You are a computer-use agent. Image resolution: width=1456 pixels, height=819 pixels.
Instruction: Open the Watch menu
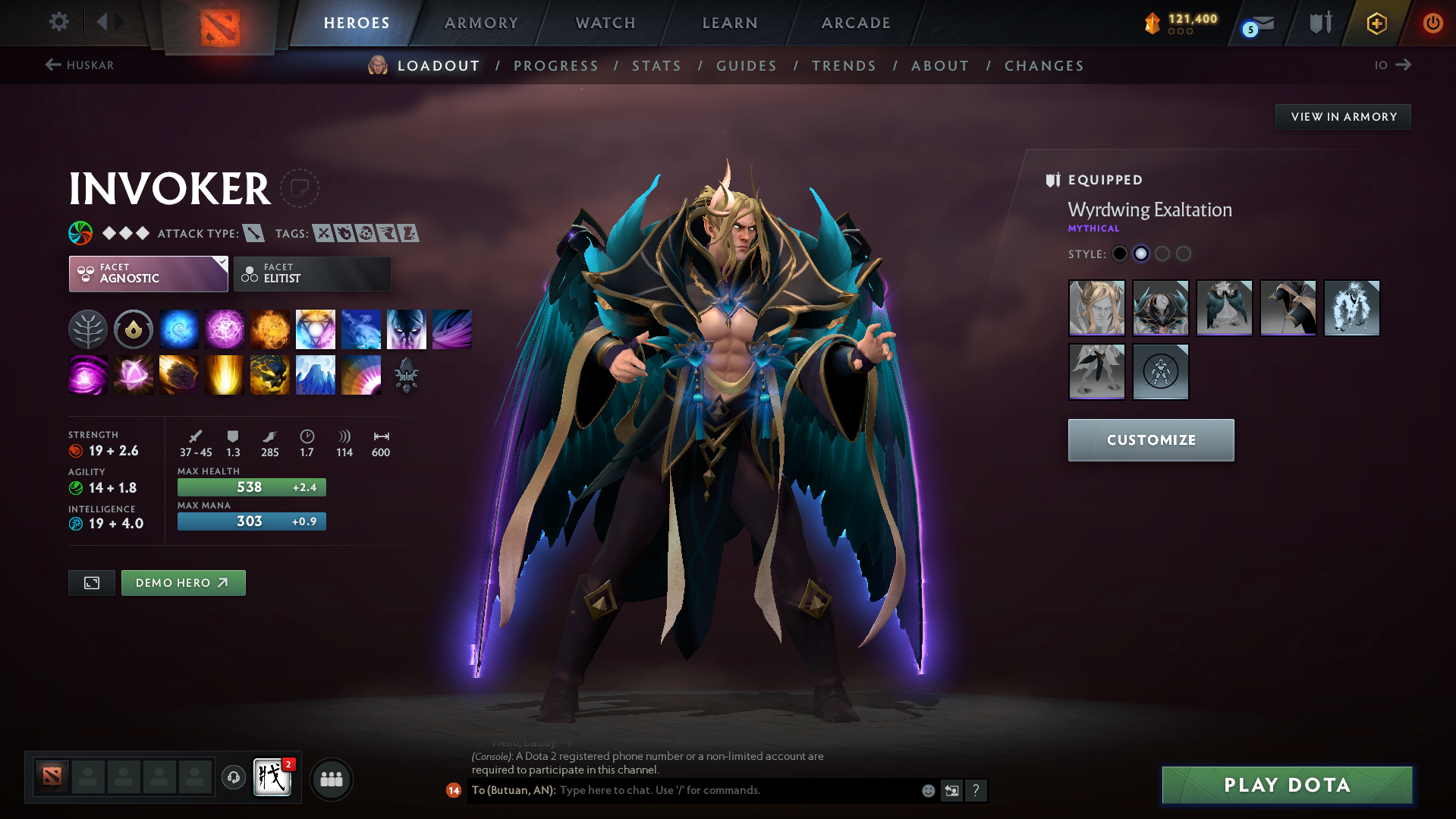pos(605,23)
